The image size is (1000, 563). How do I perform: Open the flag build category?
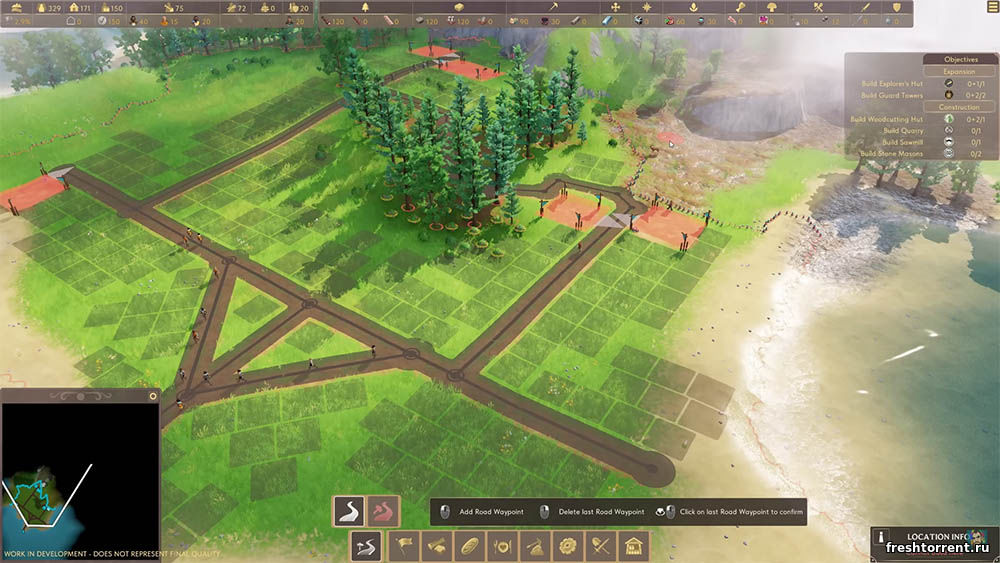tap(406, 546)
